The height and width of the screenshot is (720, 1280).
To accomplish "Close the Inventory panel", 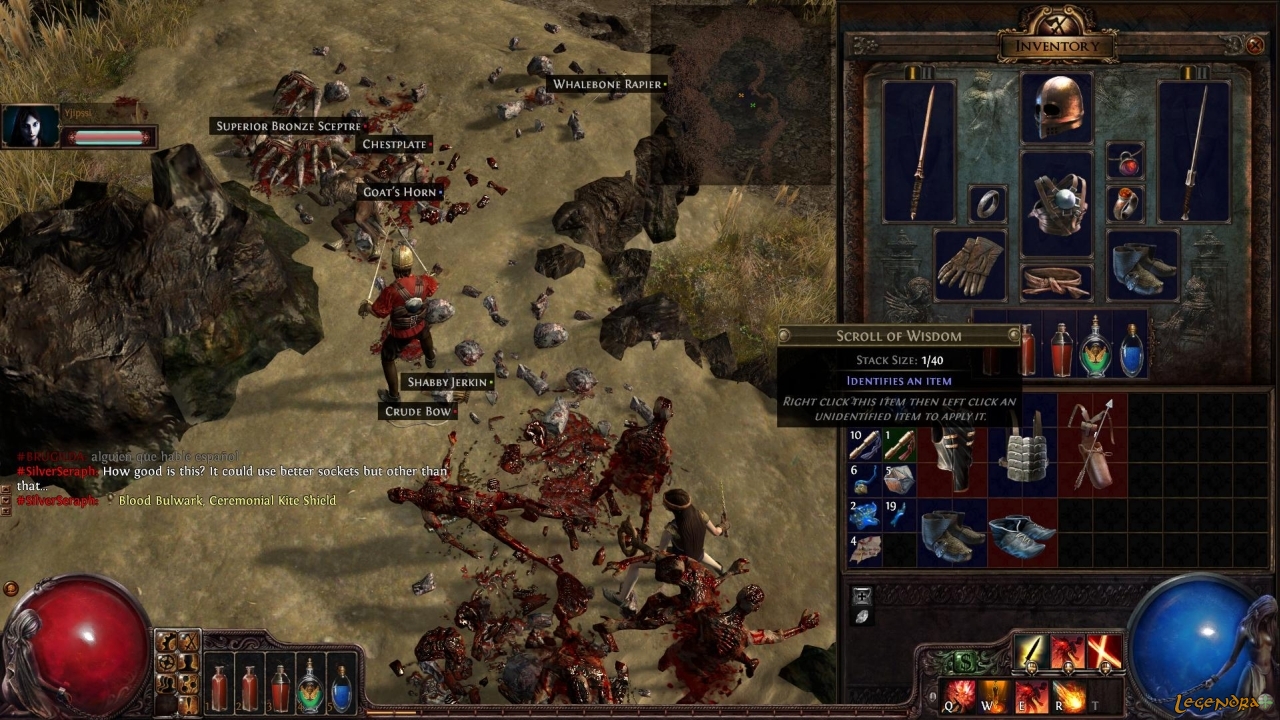I will point(1255,45).
